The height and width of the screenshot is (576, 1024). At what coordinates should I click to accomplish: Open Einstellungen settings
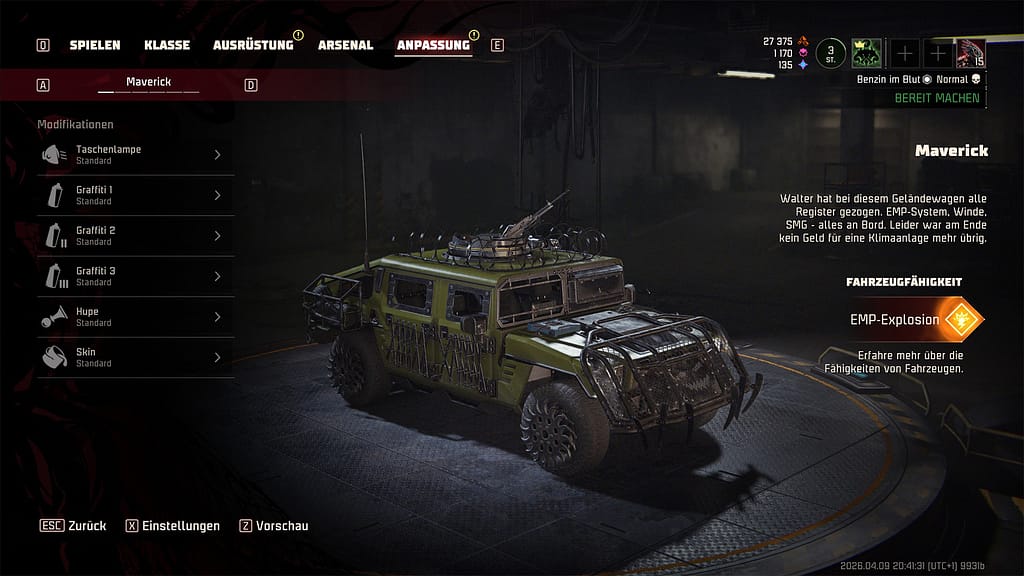(172, 526)
